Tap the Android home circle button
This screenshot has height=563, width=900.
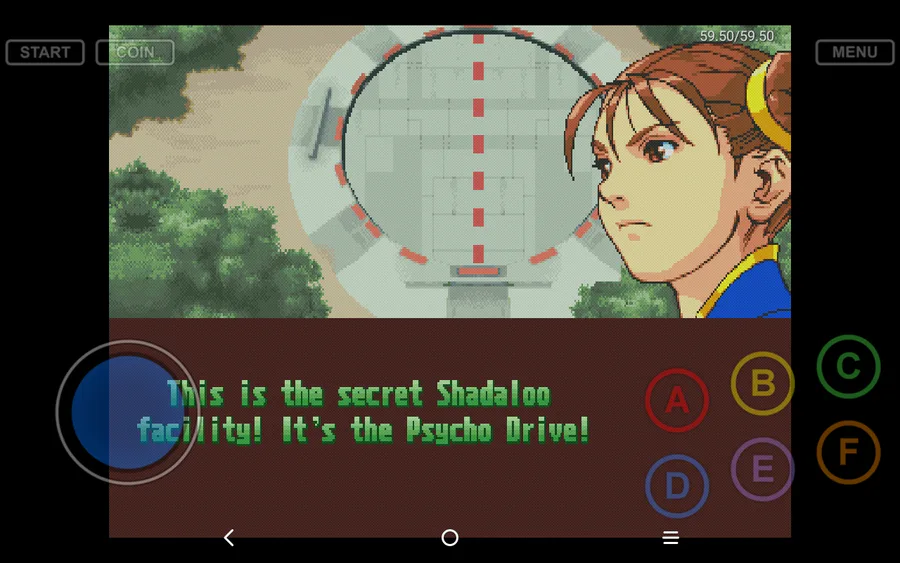450,538
